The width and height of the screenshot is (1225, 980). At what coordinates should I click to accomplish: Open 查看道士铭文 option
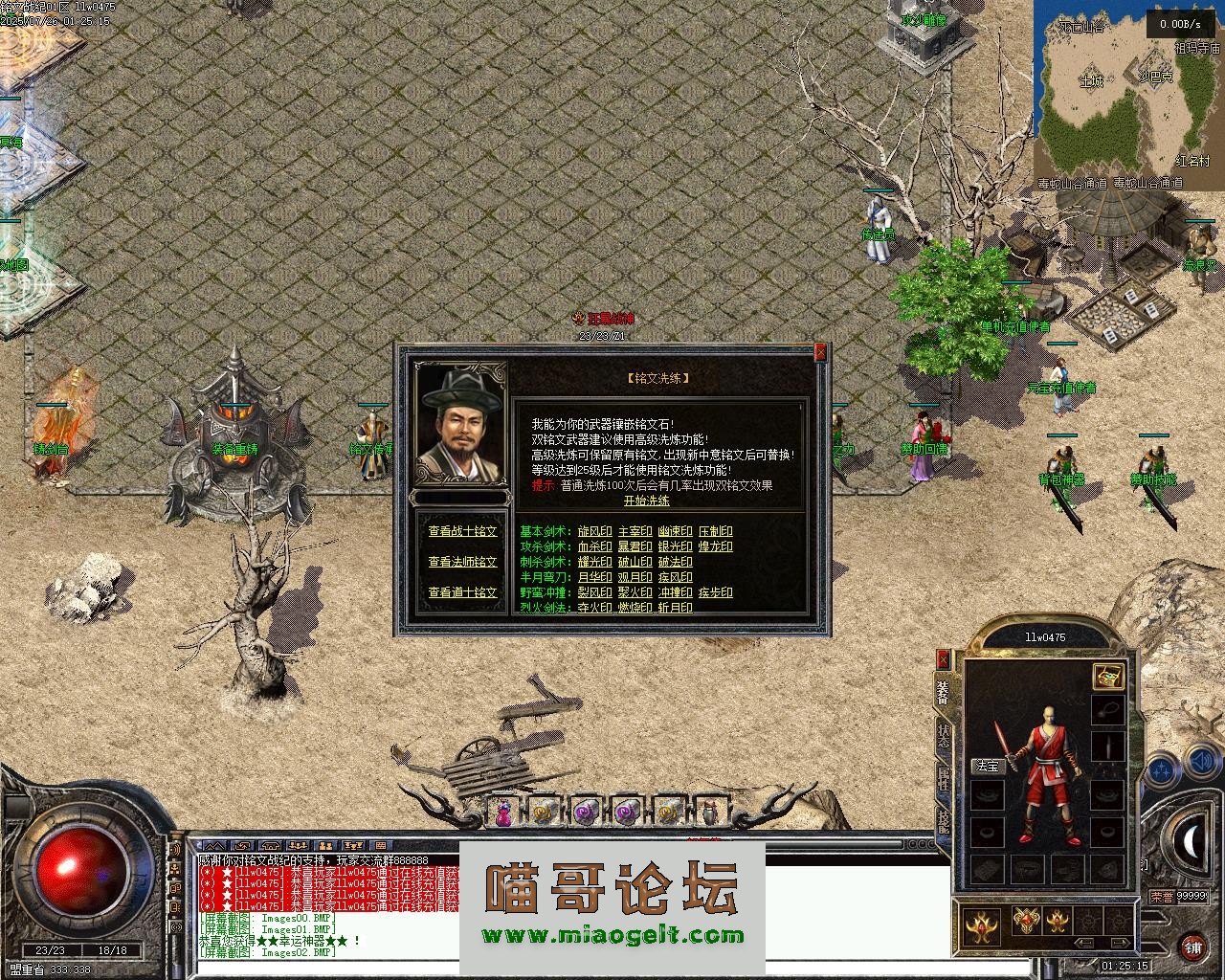[462, 592]
